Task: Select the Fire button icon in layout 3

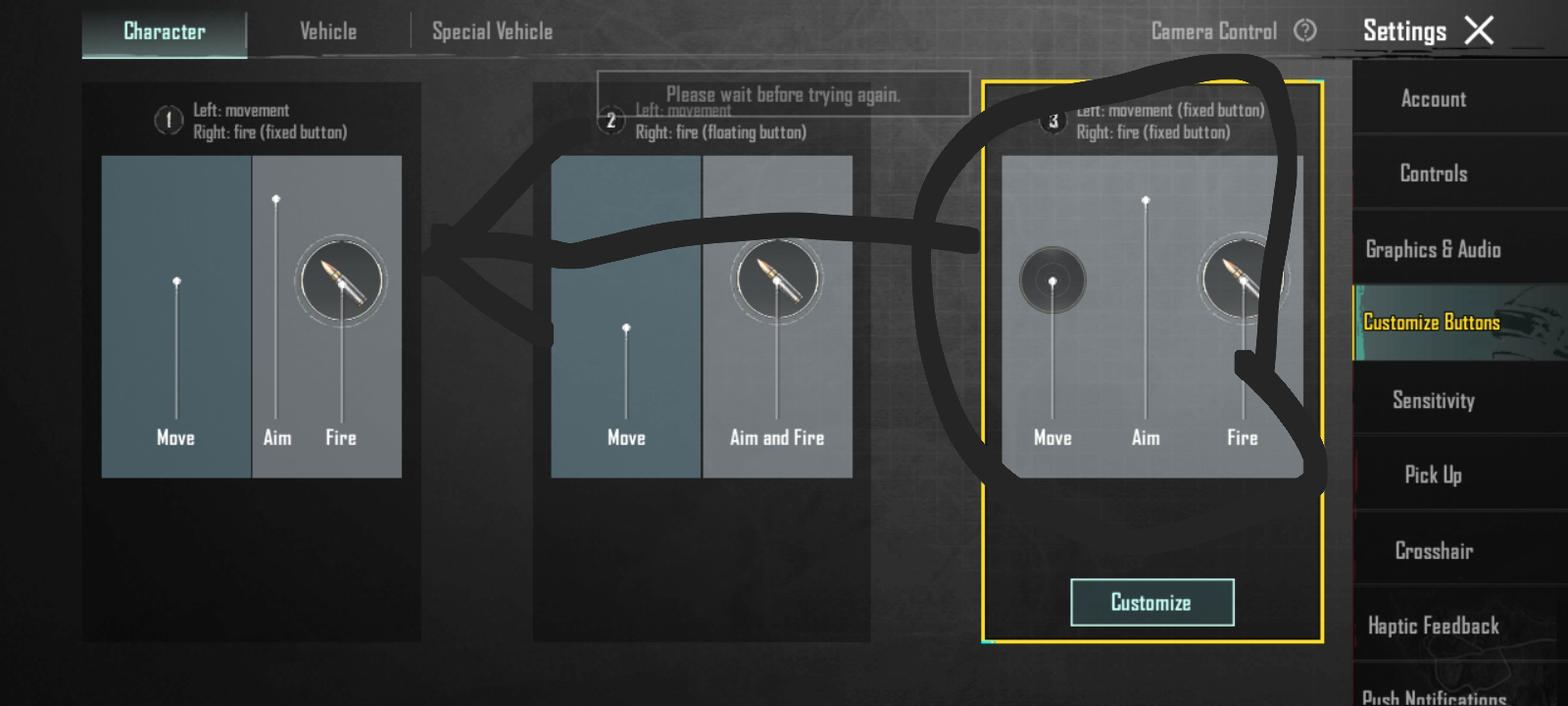Action: [x=1242, y=279]
